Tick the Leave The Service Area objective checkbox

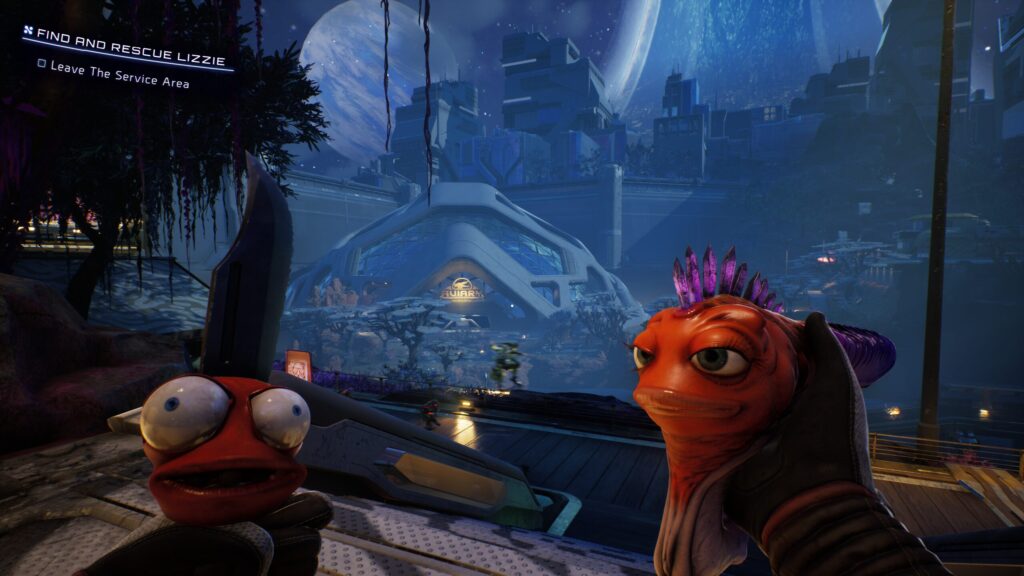coord(41,64)
